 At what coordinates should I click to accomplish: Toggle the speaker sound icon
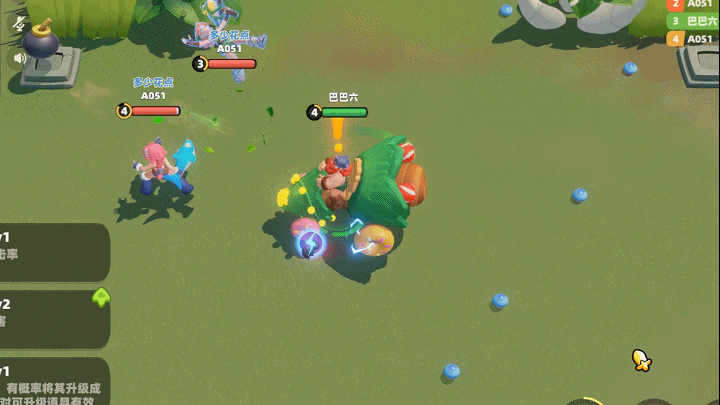coord(18,58)
